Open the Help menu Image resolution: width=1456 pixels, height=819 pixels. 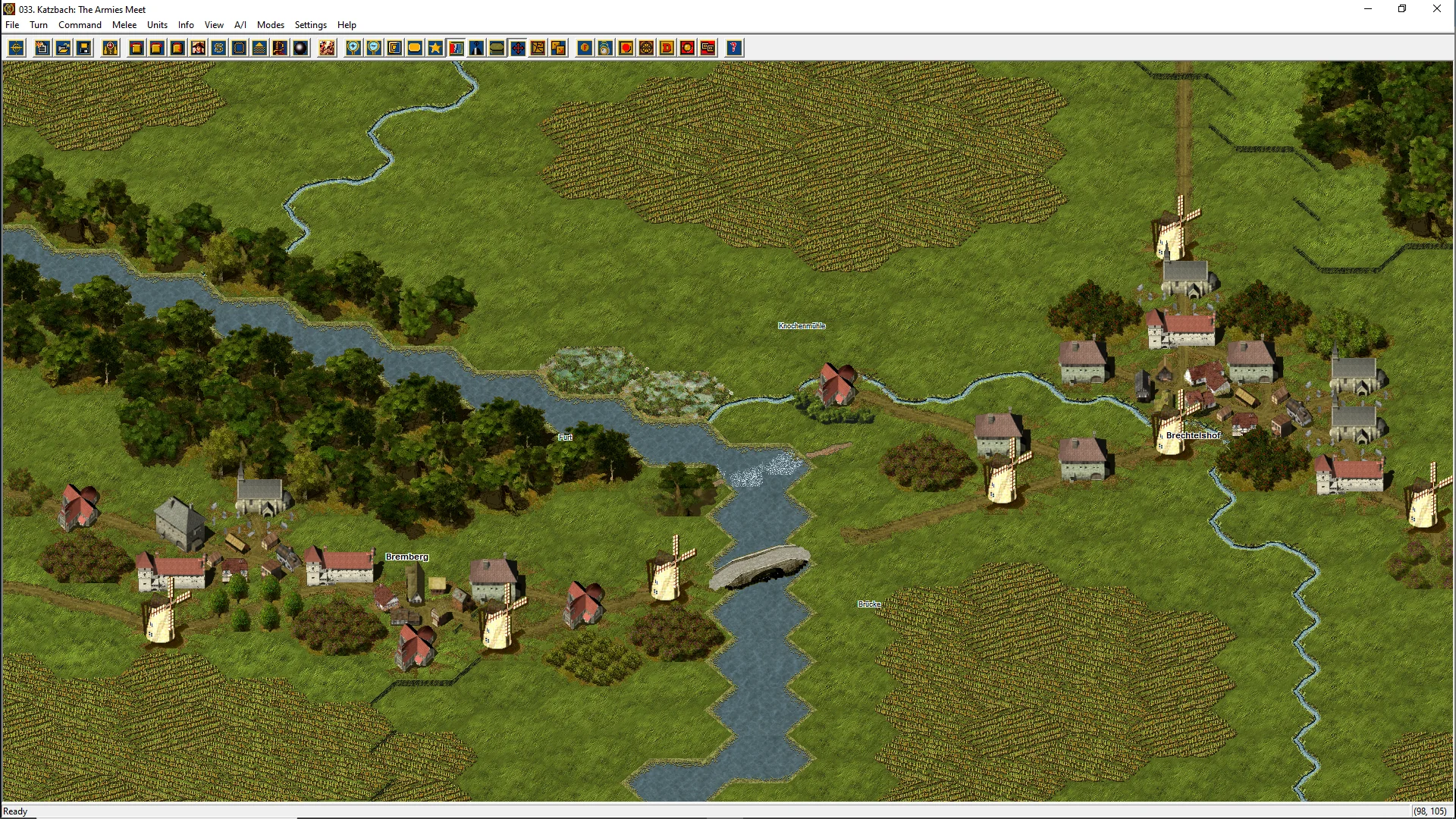[347, 25]
